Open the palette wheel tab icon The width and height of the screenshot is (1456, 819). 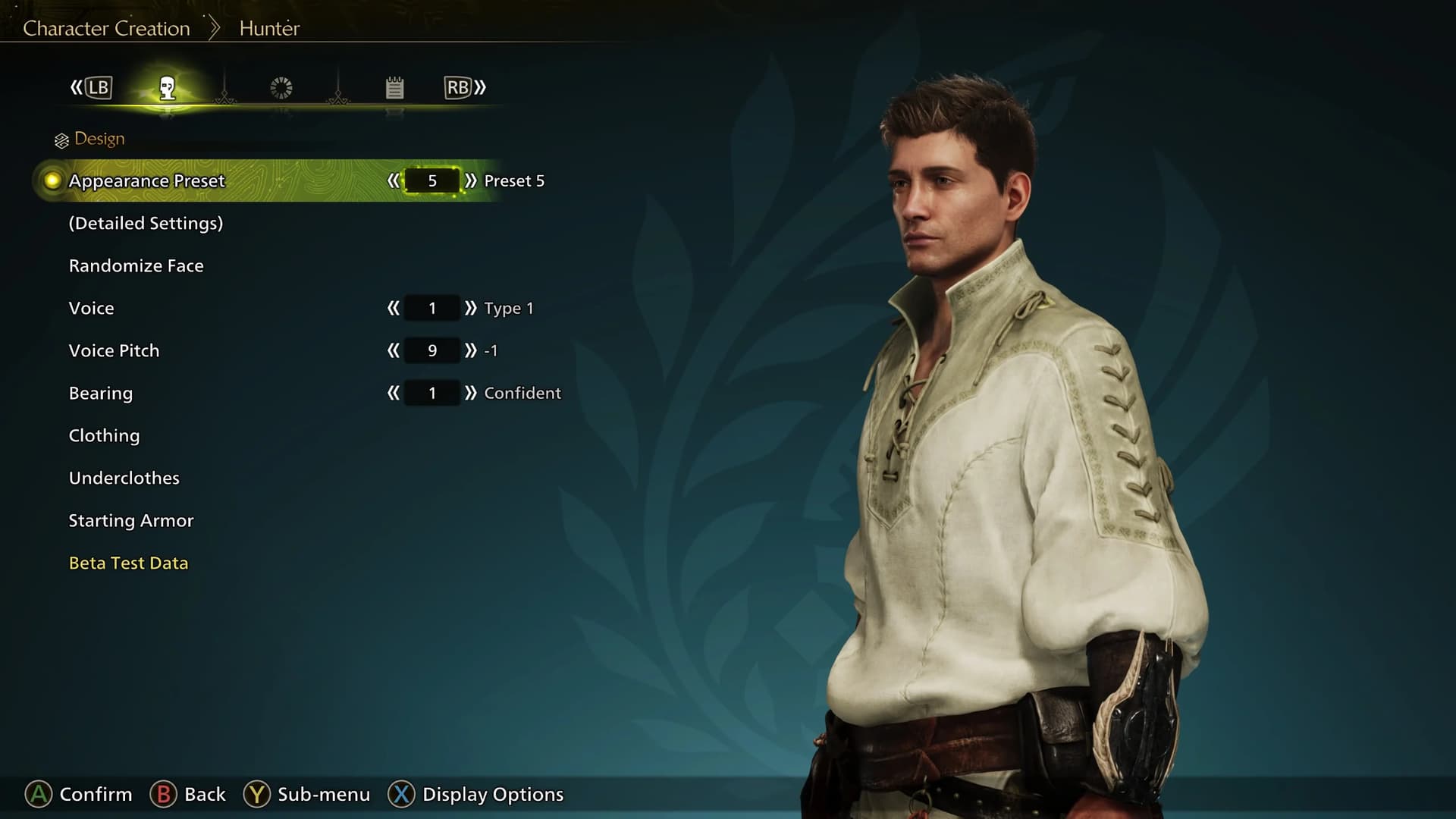tap(281, 87)
